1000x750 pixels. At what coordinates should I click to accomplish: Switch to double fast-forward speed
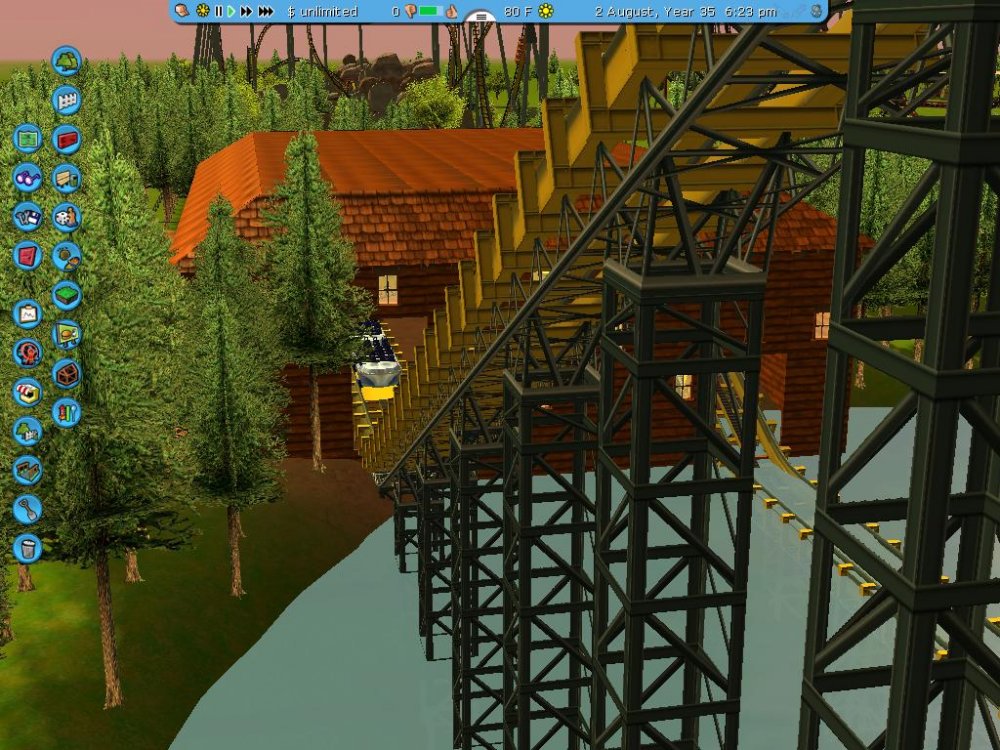coord(246,11)
